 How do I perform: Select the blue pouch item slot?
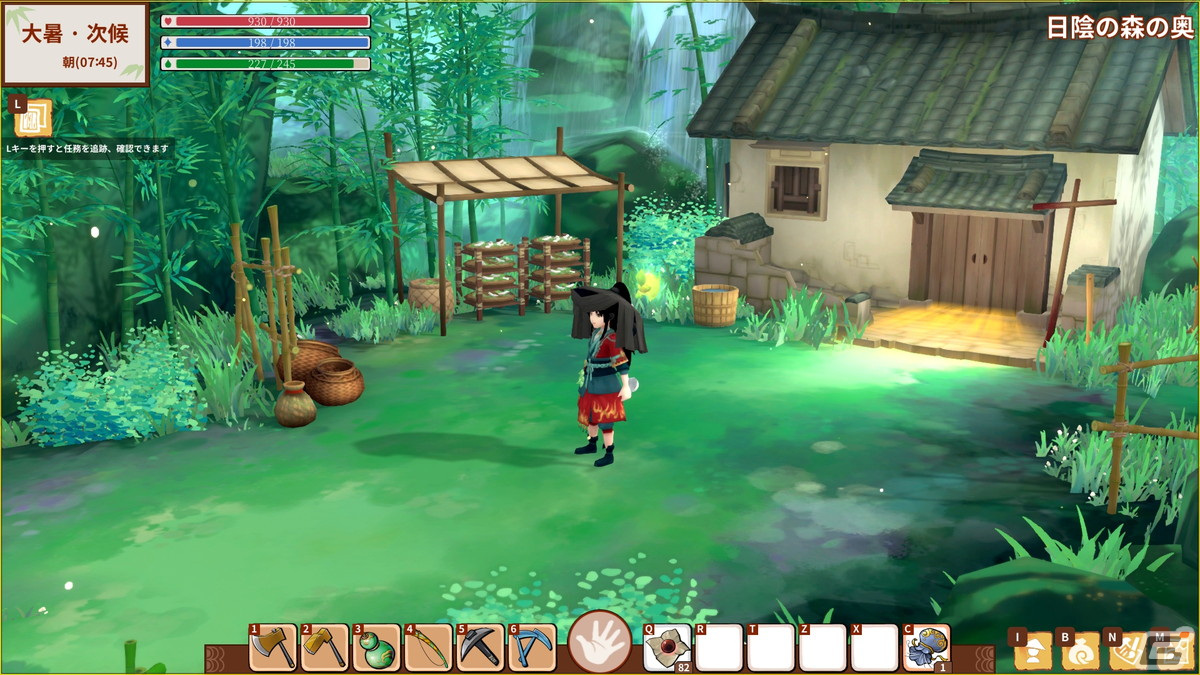point(927,648)
